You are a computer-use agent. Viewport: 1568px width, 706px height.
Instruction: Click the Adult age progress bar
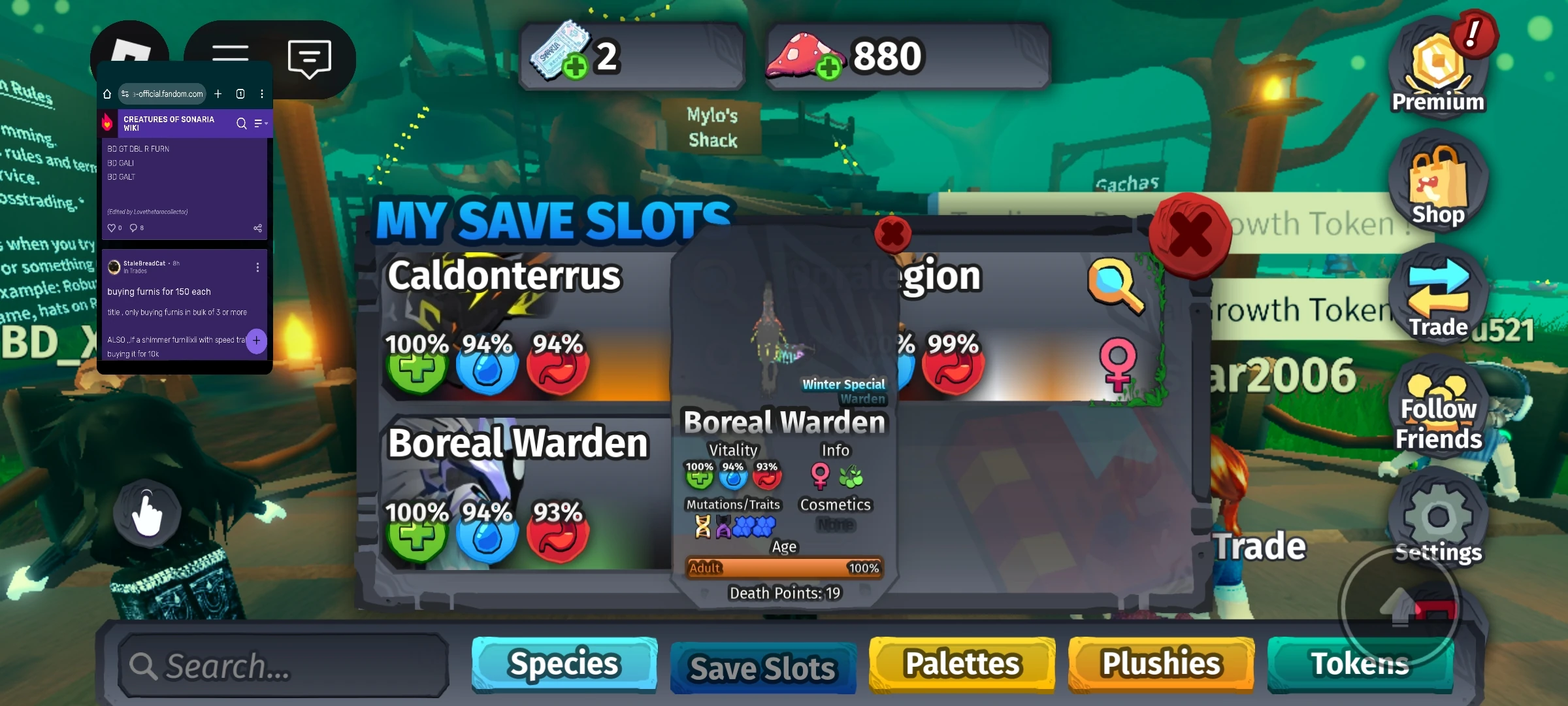(x=784, y=568)
